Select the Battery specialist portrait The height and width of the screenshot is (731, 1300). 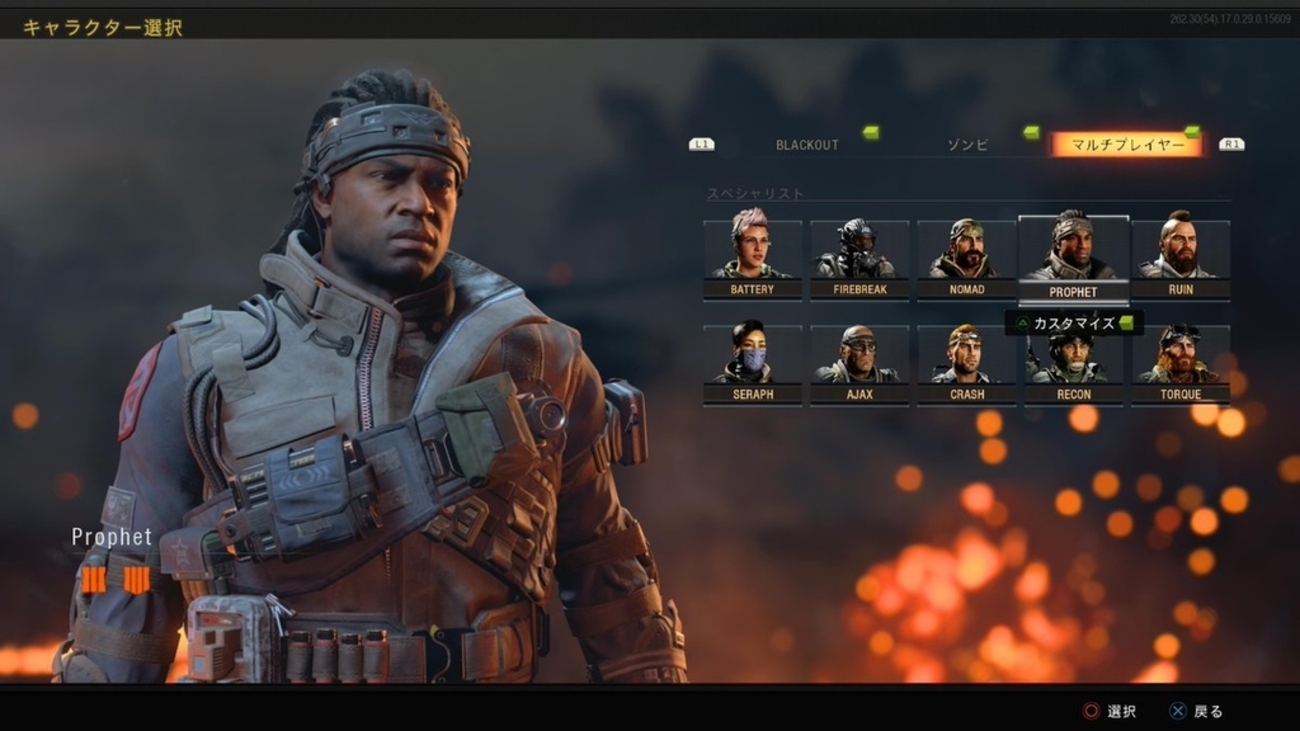coord(753,248)
